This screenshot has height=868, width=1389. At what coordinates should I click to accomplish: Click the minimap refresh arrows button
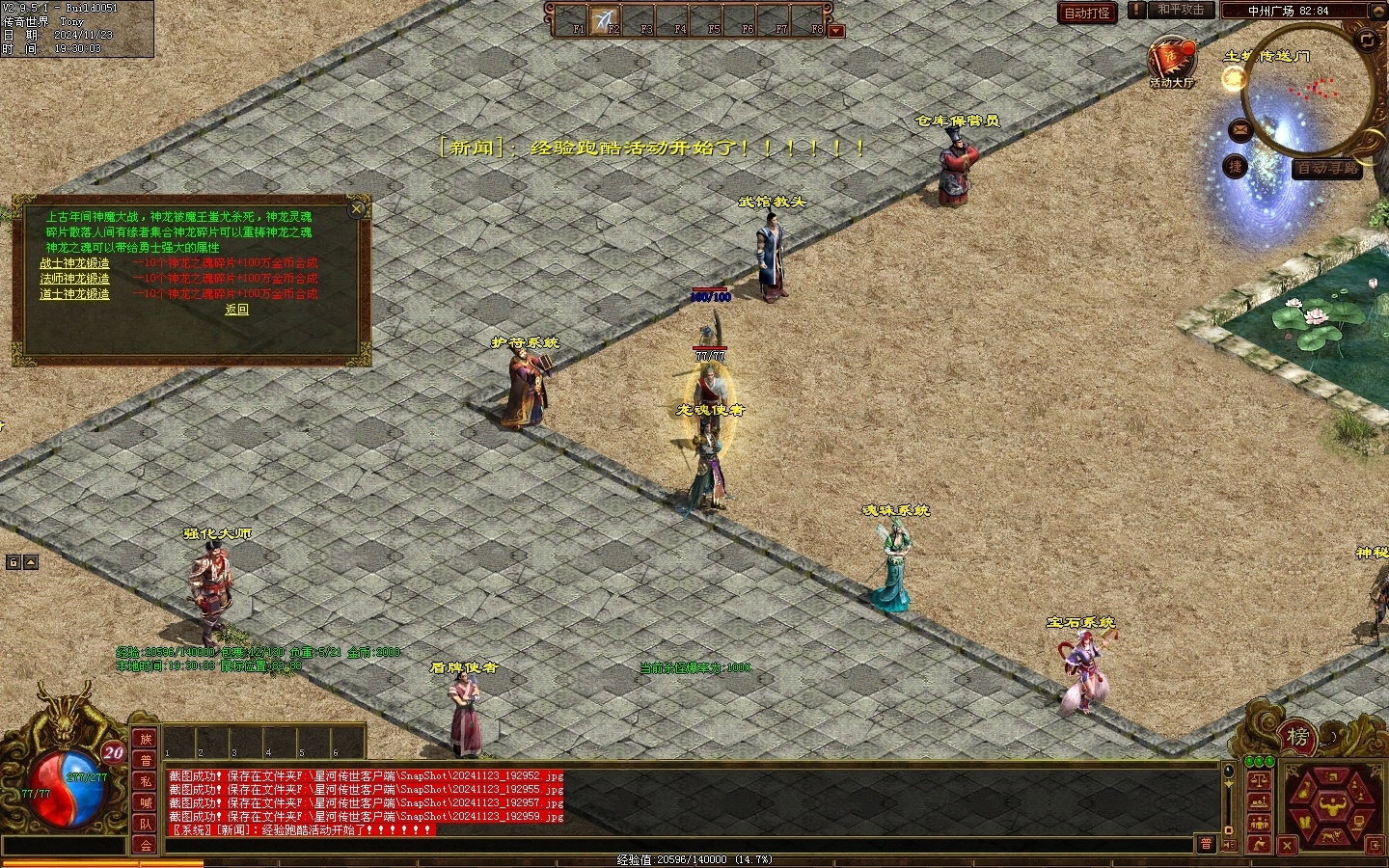[1367, 40]
